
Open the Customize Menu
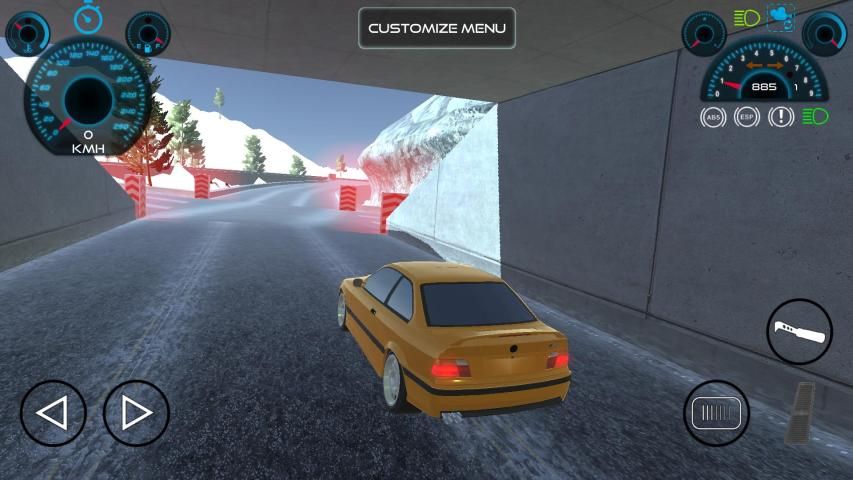[437, 28]
